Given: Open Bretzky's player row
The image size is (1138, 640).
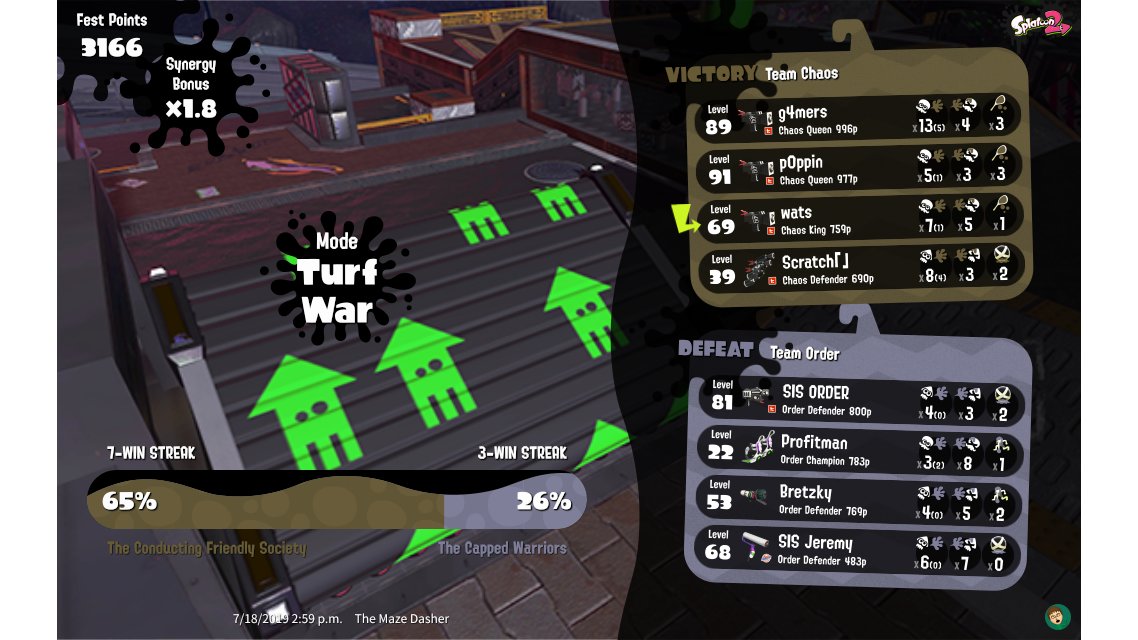Looking at the screenshot, I should [x=860, y=500].
